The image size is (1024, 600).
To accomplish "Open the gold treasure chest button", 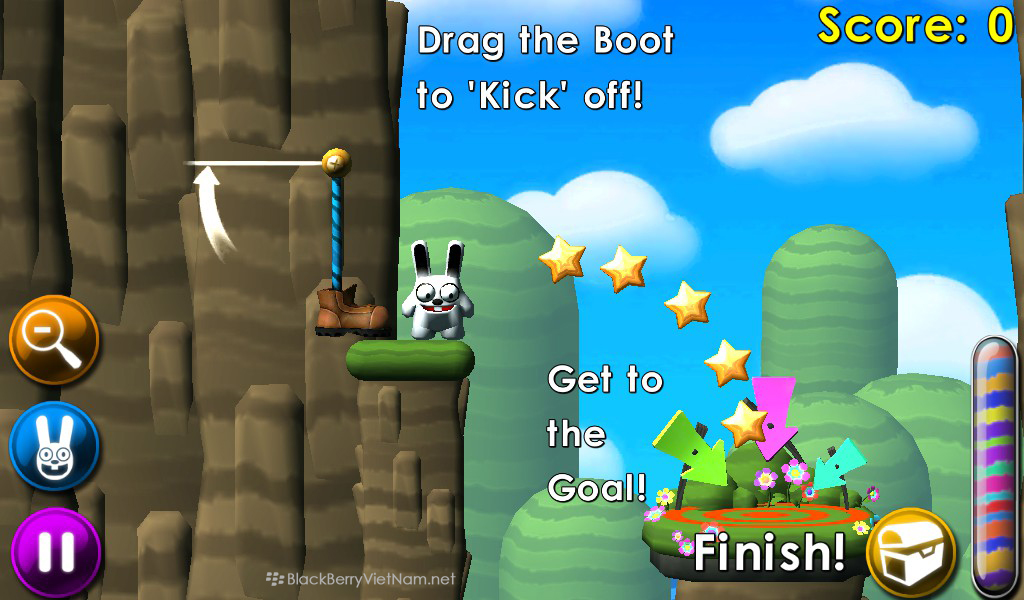I will click(911, 552).
